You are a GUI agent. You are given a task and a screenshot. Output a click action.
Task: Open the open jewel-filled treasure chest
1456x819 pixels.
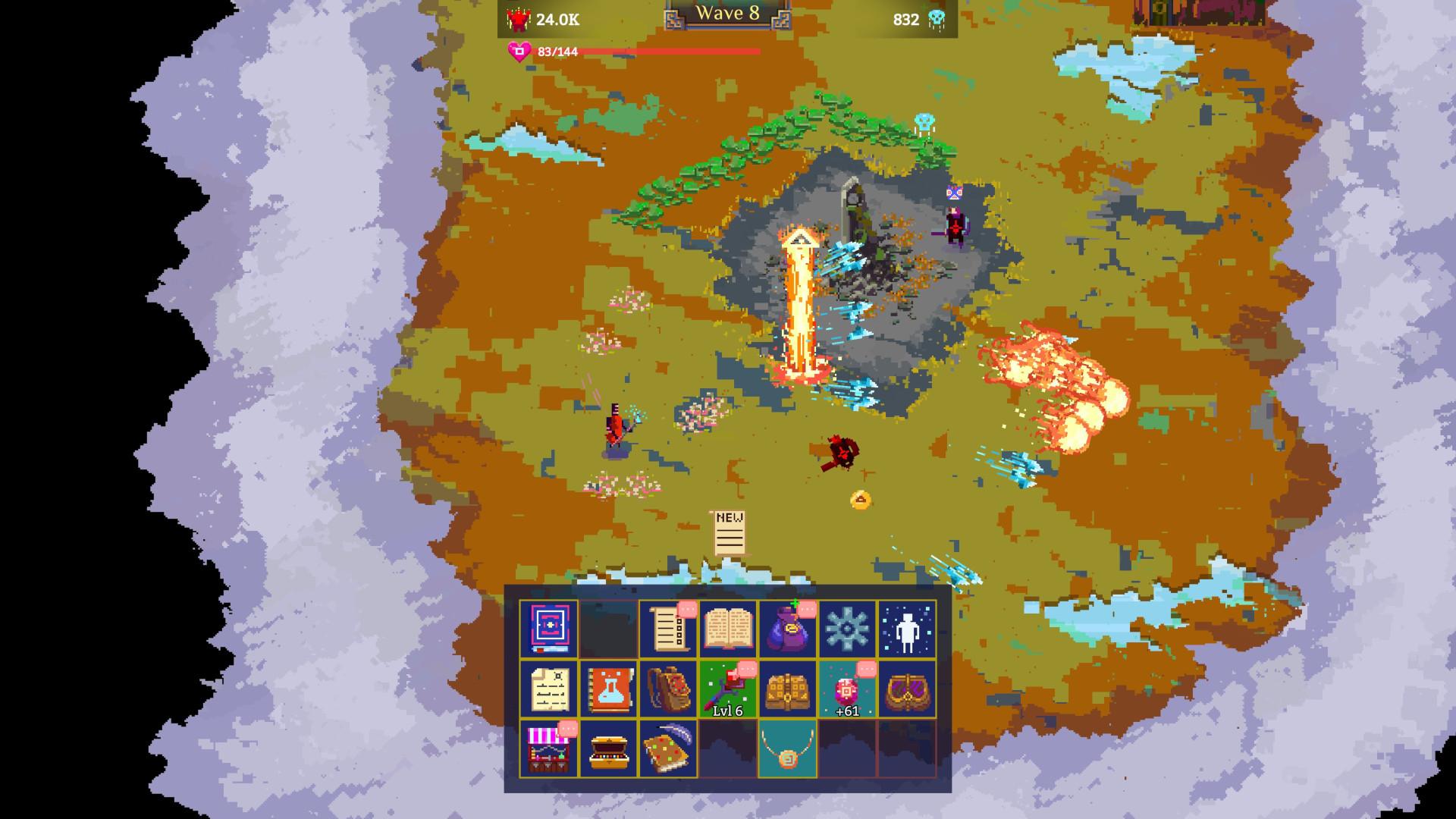(x=608, y=748)
